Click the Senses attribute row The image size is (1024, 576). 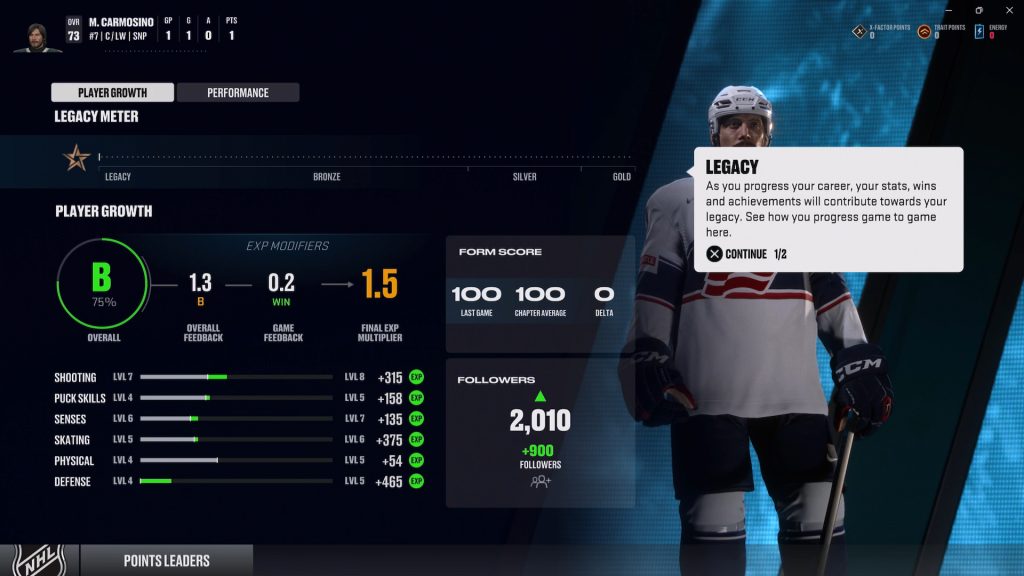click(x=238, y=419)
